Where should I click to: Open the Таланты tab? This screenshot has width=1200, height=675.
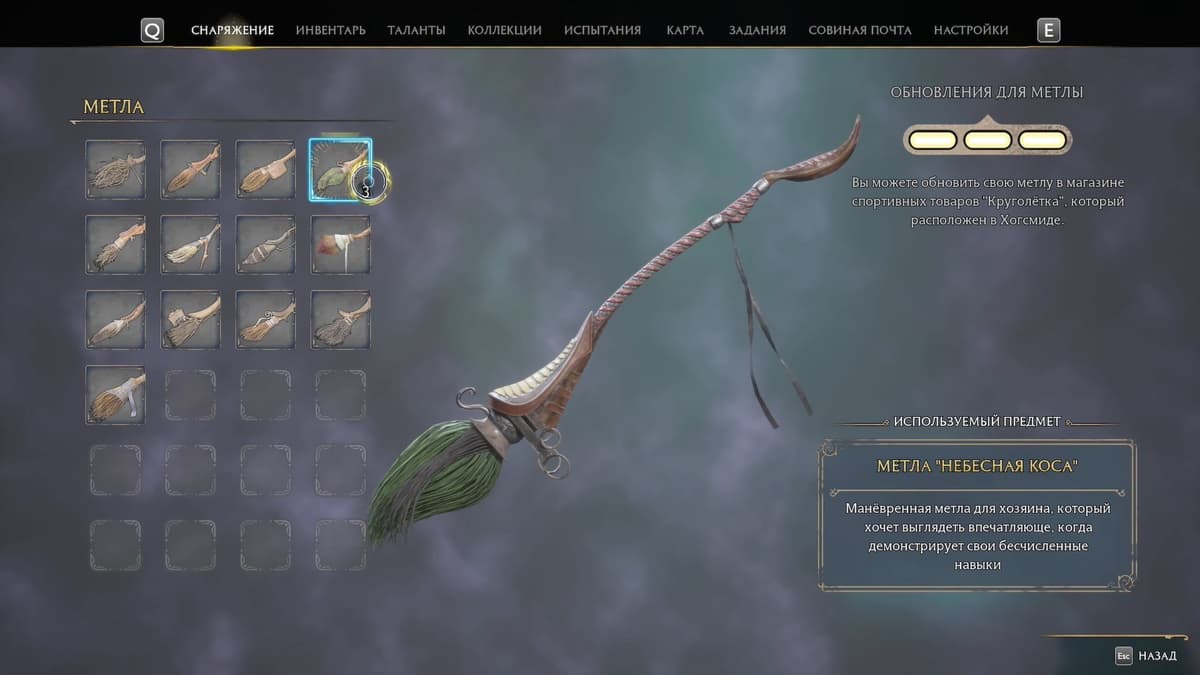coord(416,30)
